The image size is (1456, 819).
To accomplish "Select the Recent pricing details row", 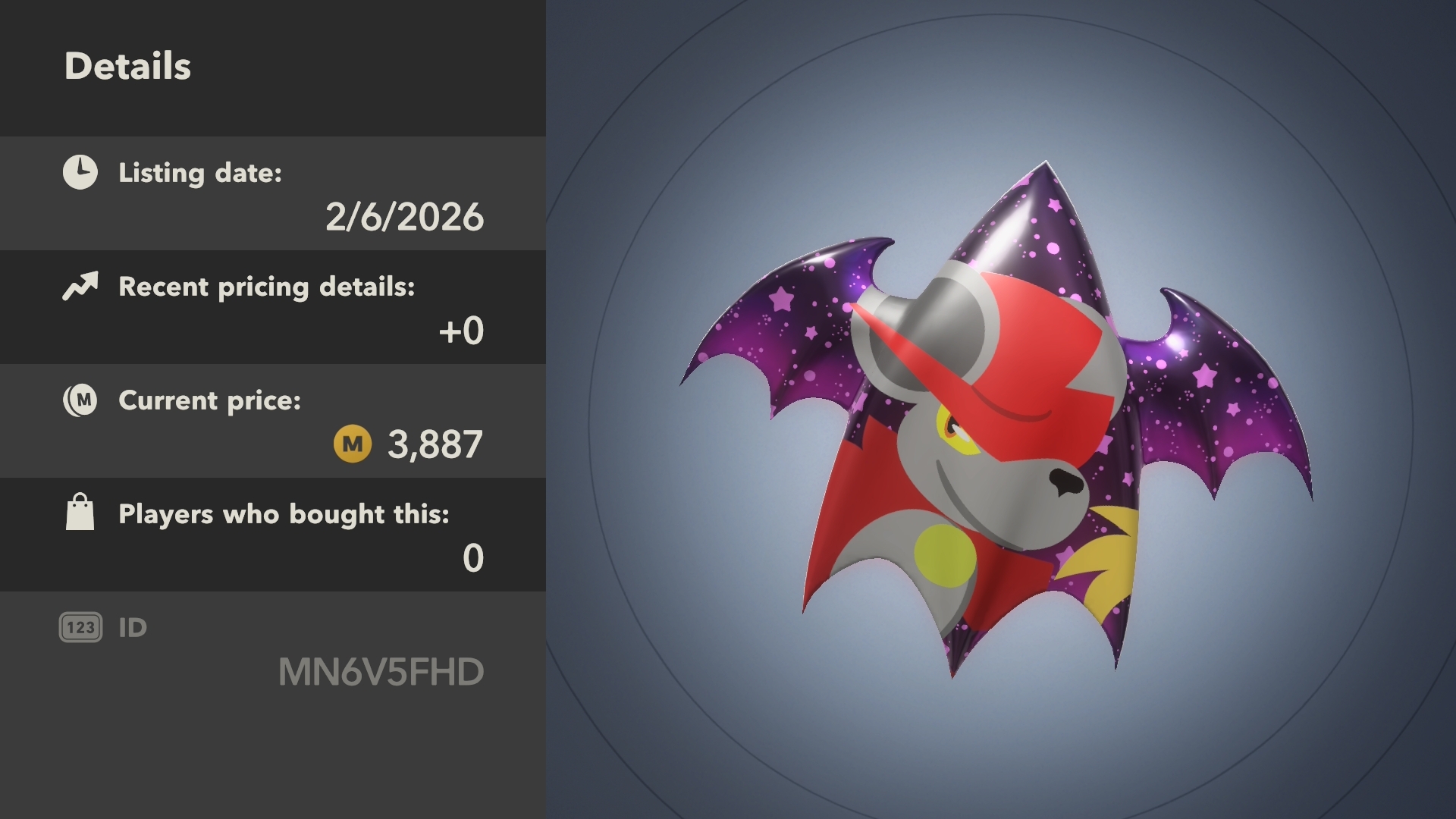I will (x=273, y=308).
